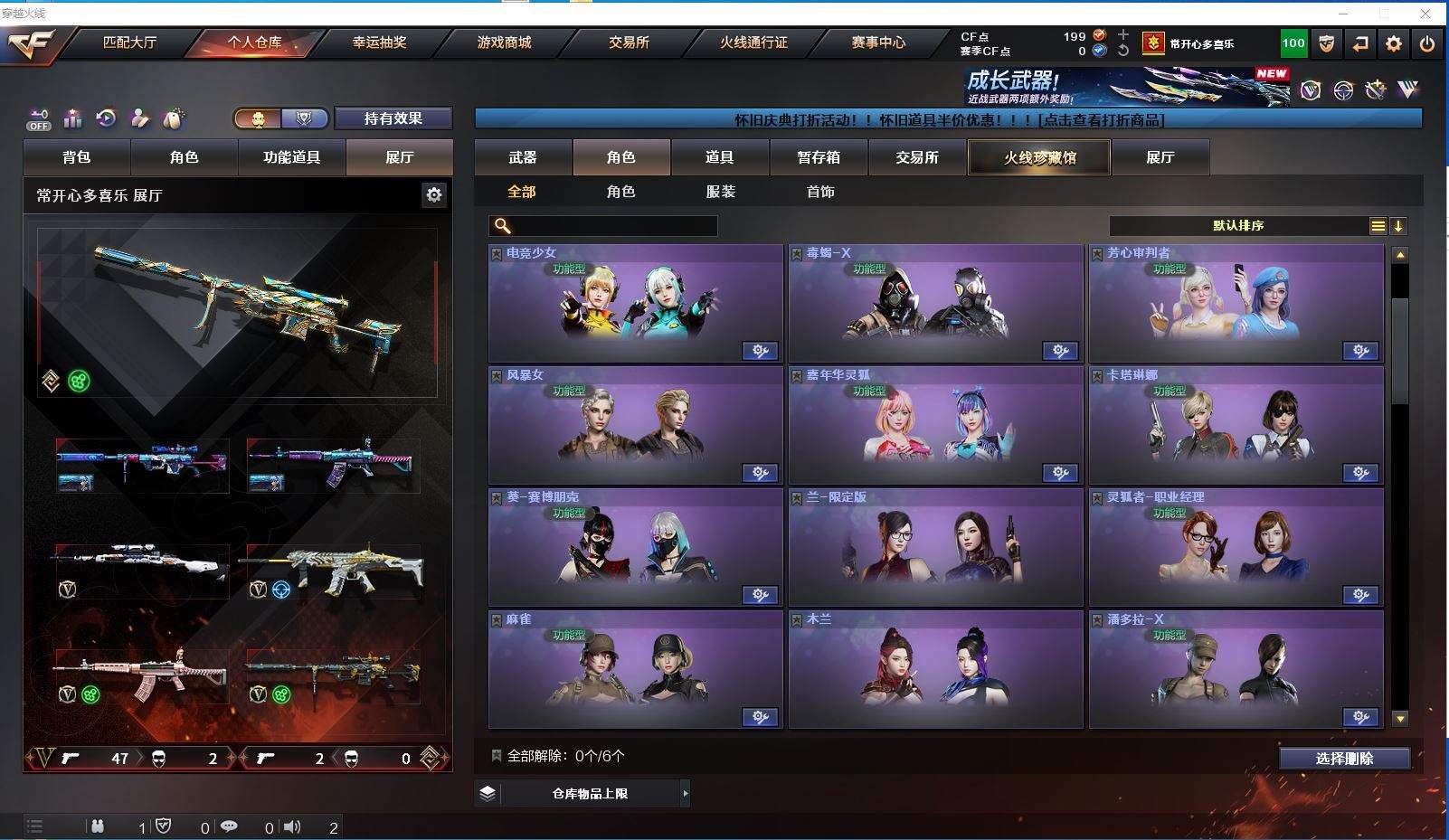Open the 游戏商城 game shop

point(504,42)
